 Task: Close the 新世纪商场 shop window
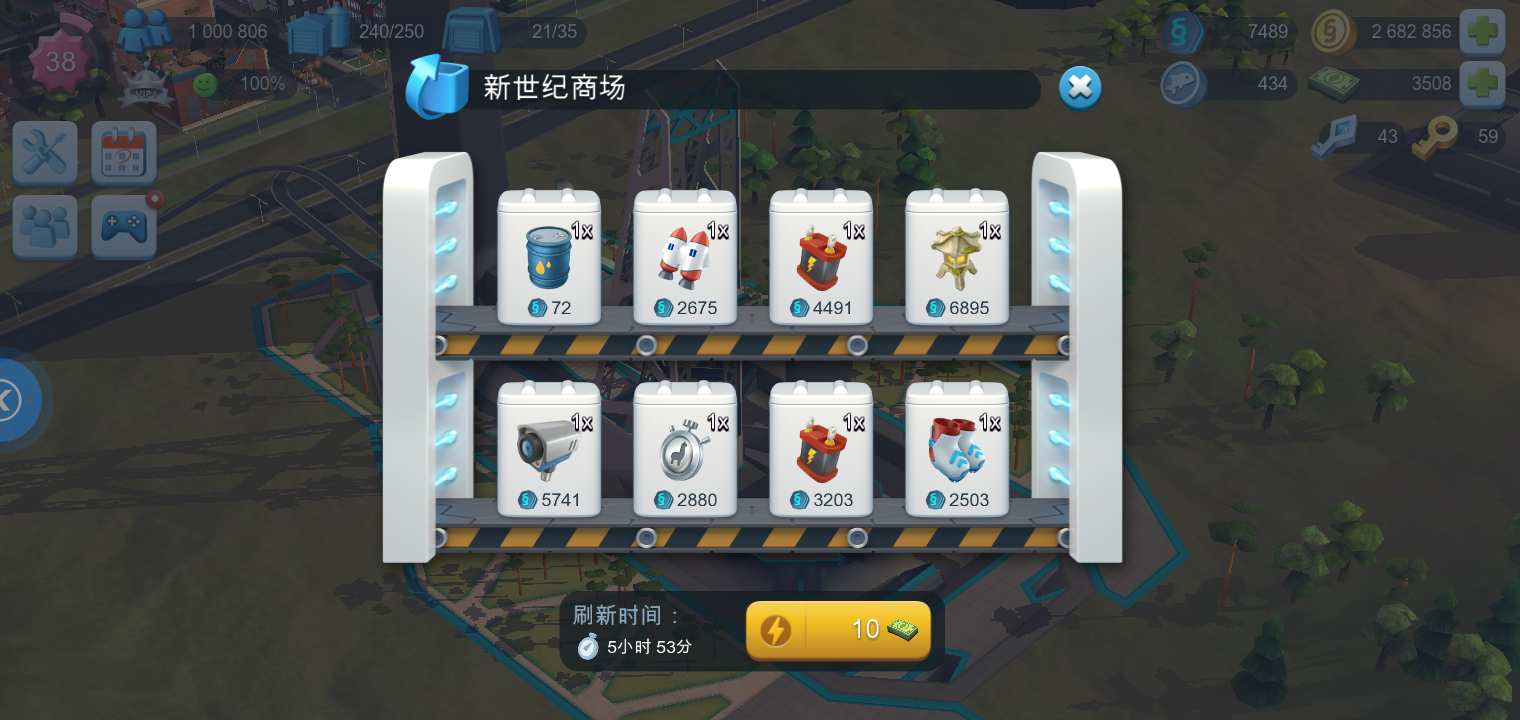coord(1080,88)
